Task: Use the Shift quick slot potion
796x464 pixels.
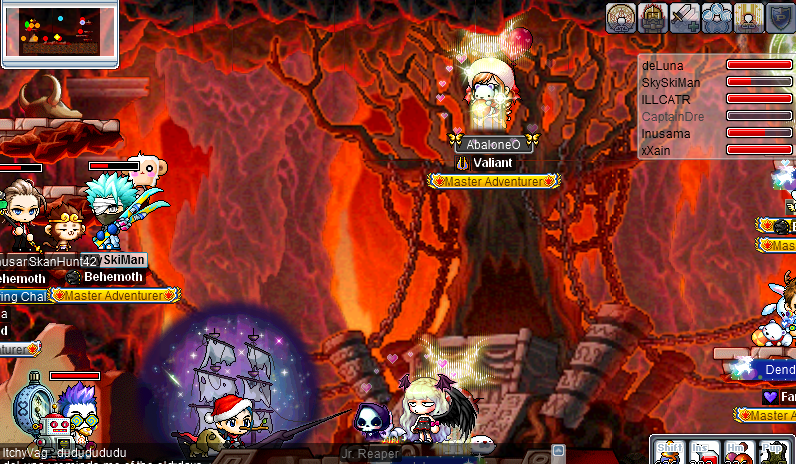Action: pos(671,452)
